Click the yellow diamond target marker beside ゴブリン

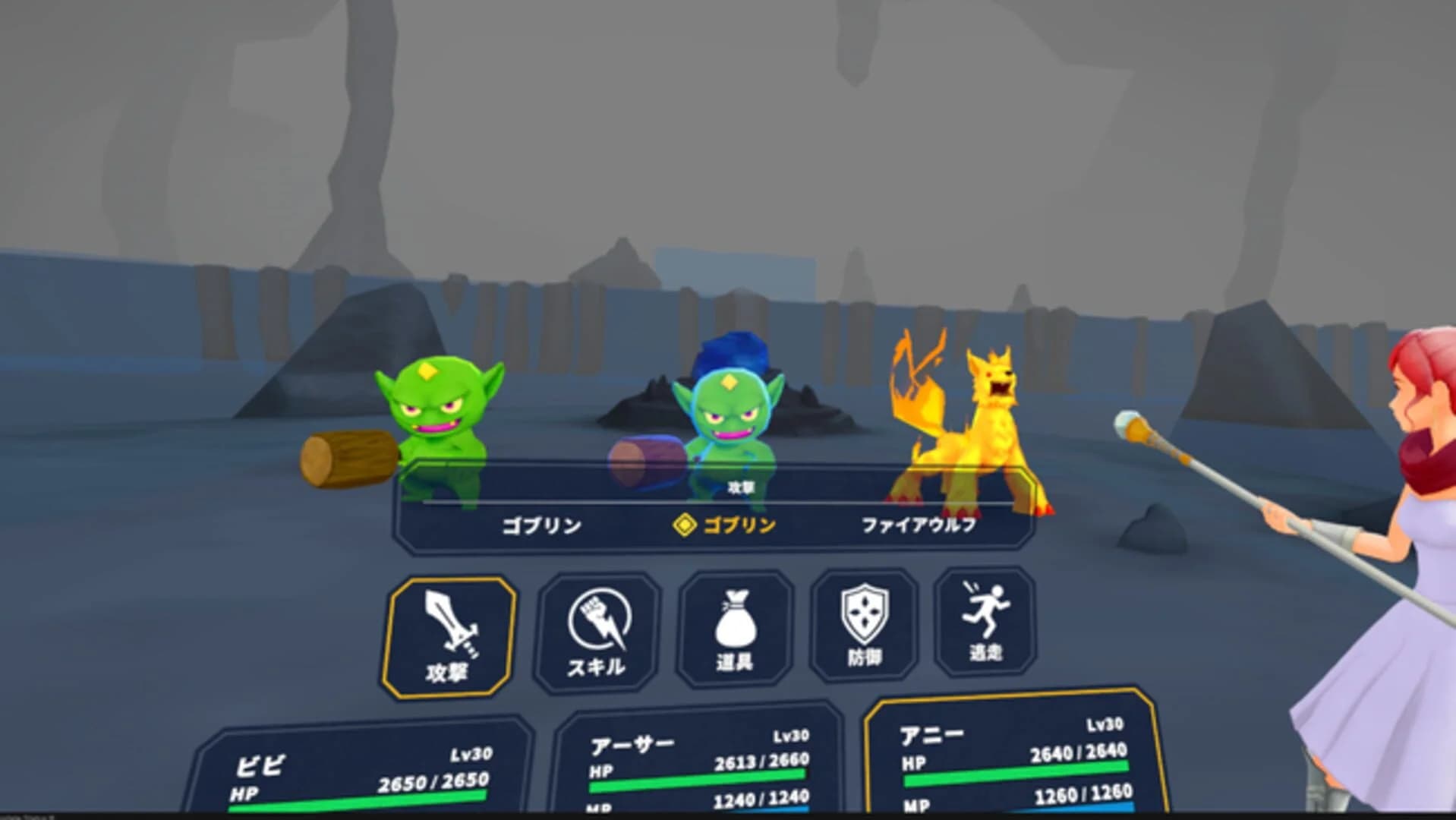[x=685, y=522]
